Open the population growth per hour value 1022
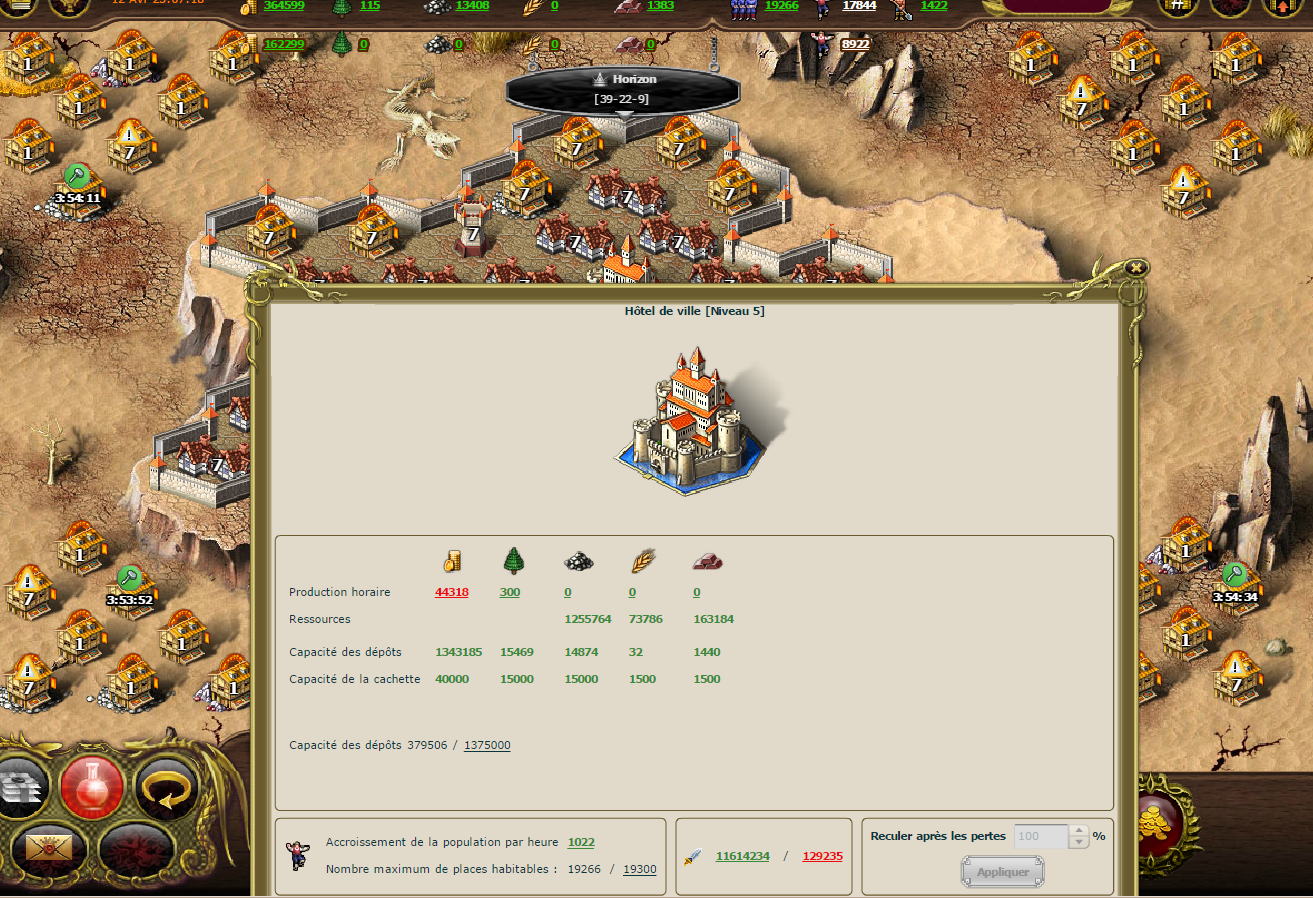The image size is (1313, 898). 581,842
